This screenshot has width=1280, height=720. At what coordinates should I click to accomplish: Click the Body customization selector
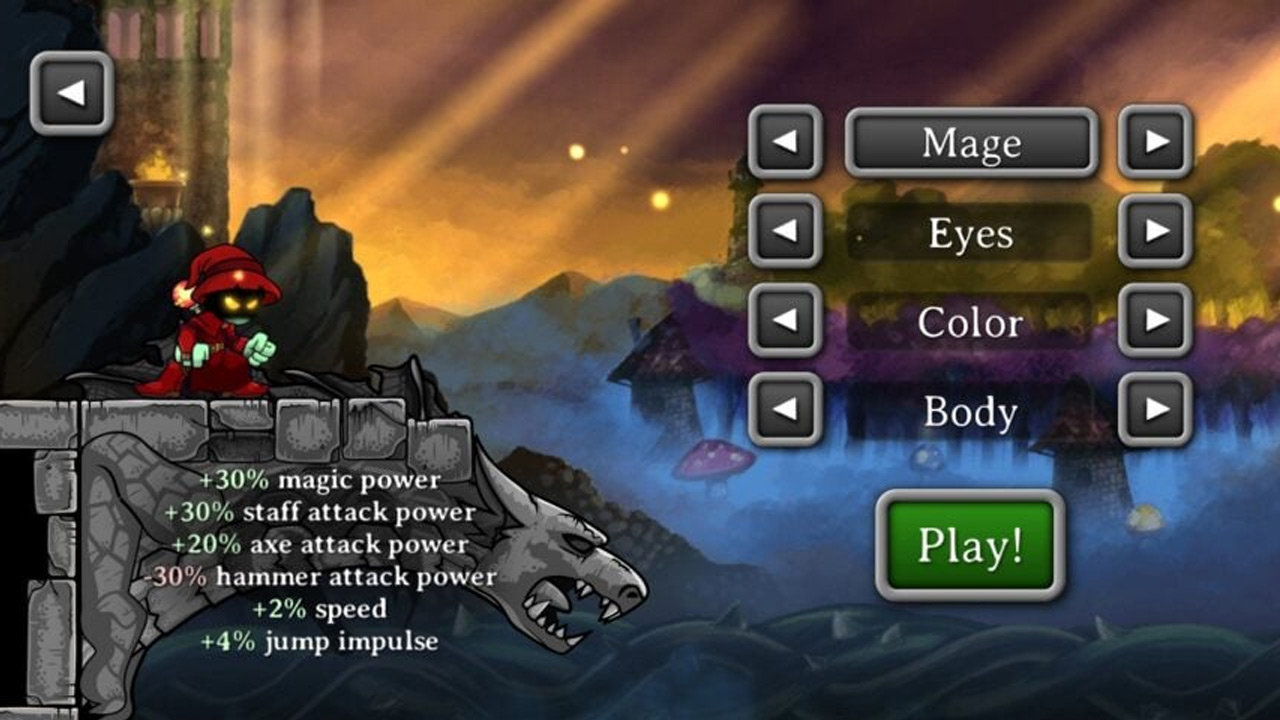tap(971, 411)
